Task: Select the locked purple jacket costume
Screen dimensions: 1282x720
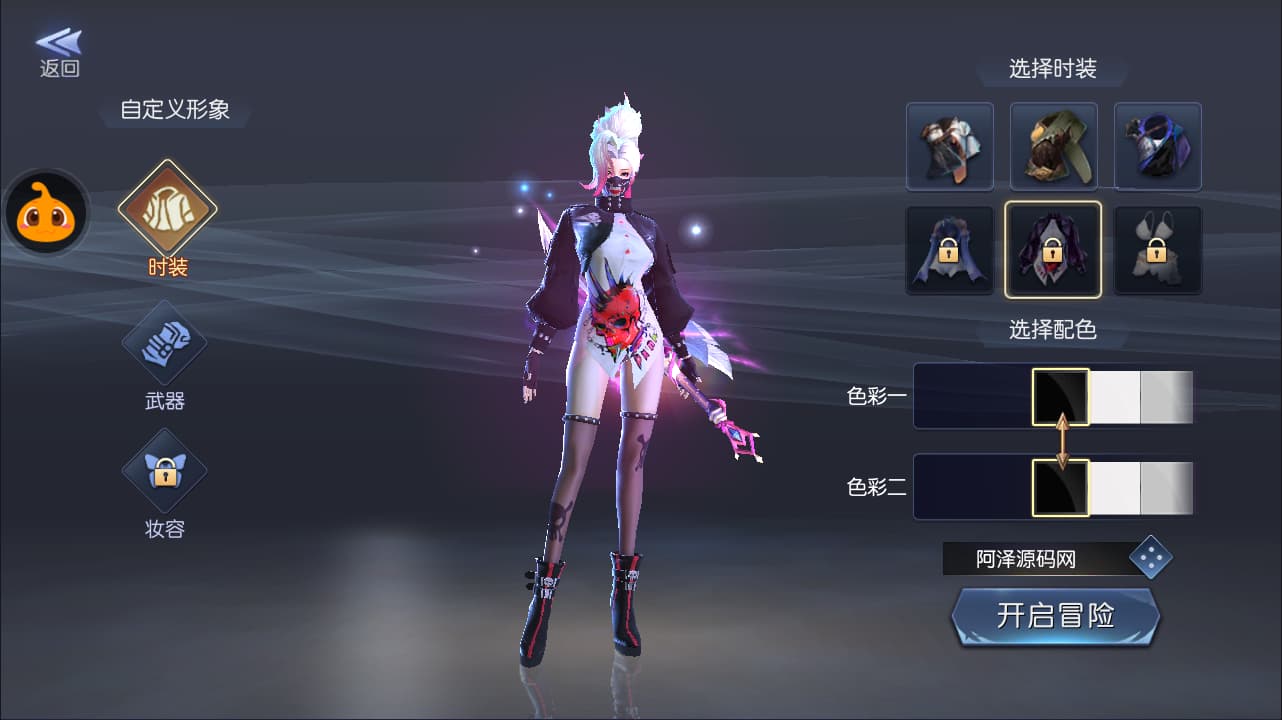Action: [1053, 250]
